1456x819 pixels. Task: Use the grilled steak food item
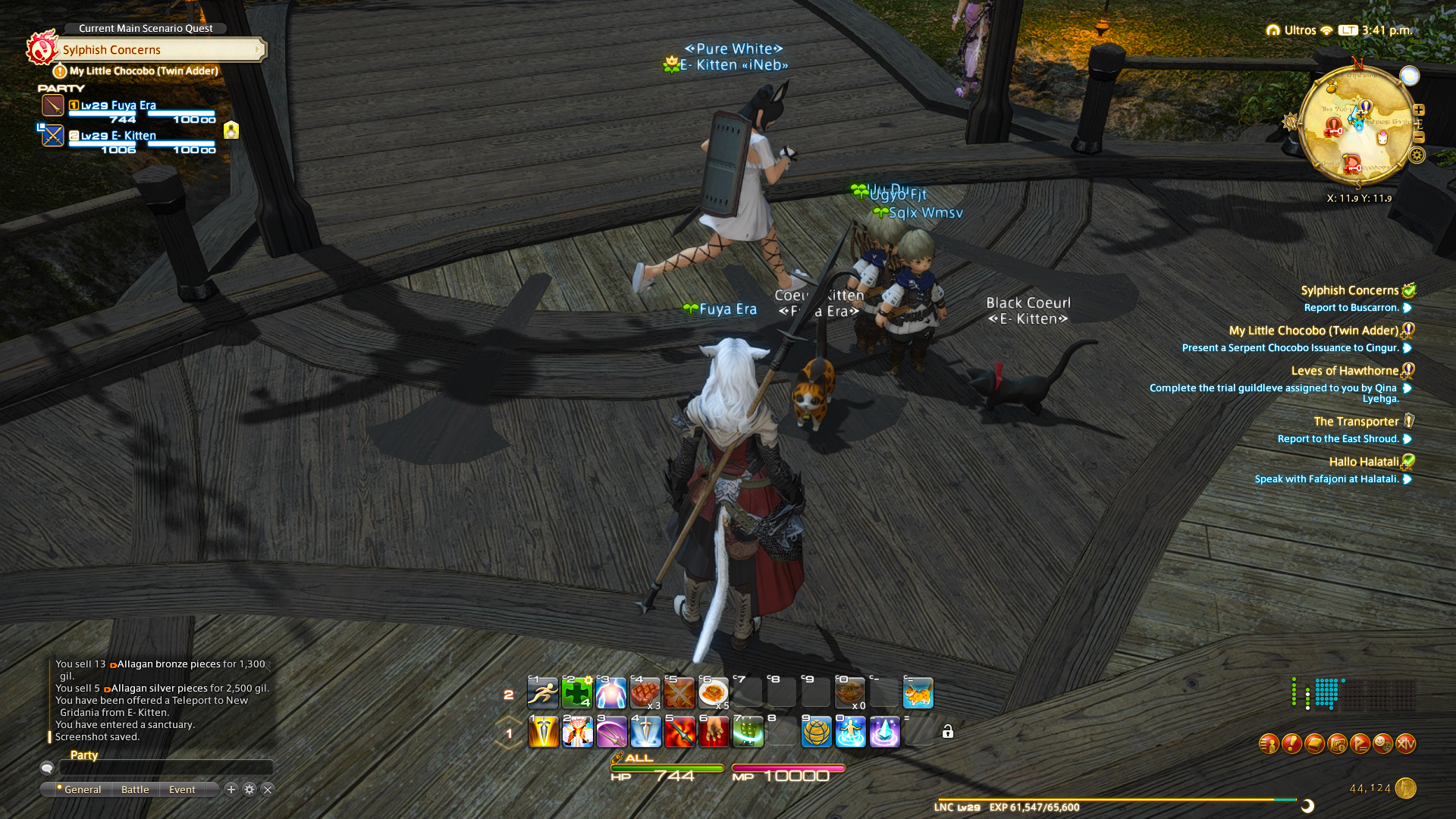645,693
